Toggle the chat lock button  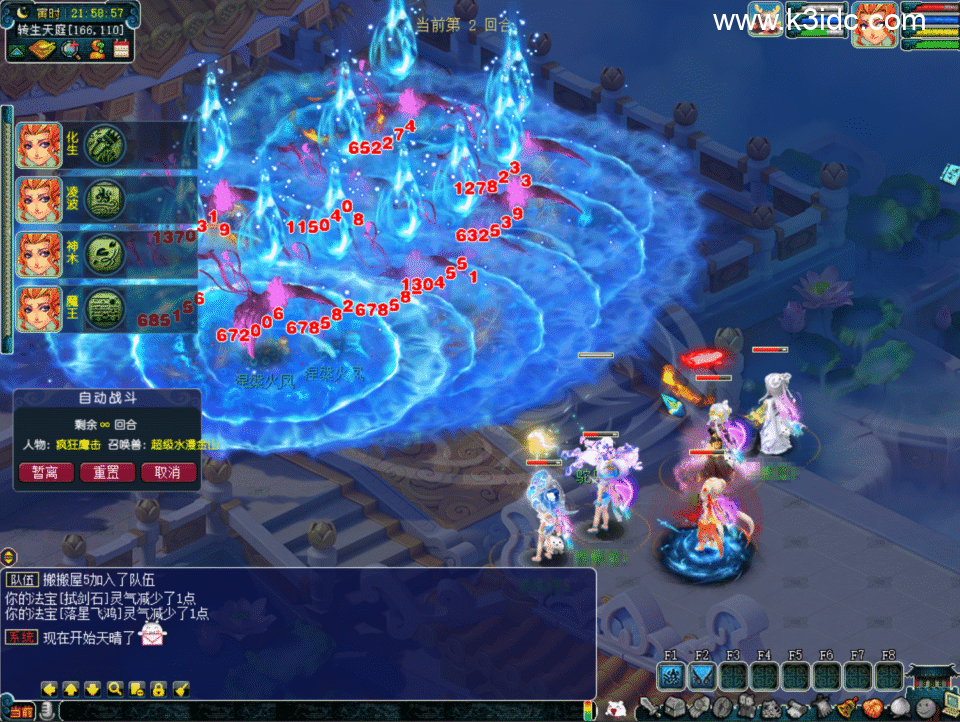click(159, 688)
